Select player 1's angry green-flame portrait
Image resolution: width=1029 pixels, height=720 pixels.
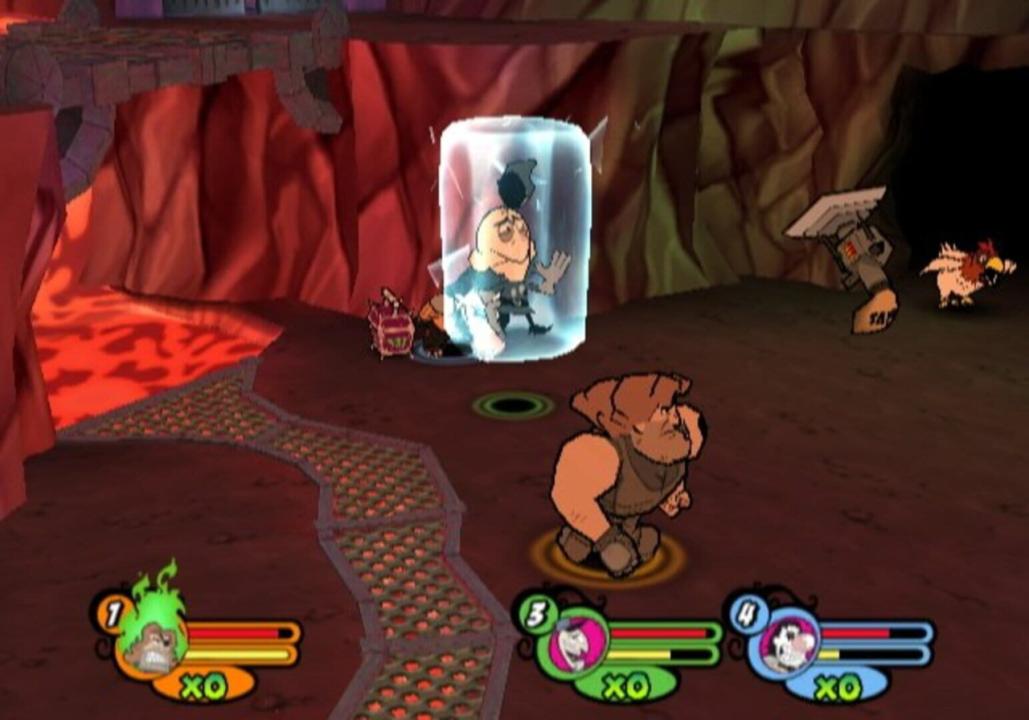point(151,641)
